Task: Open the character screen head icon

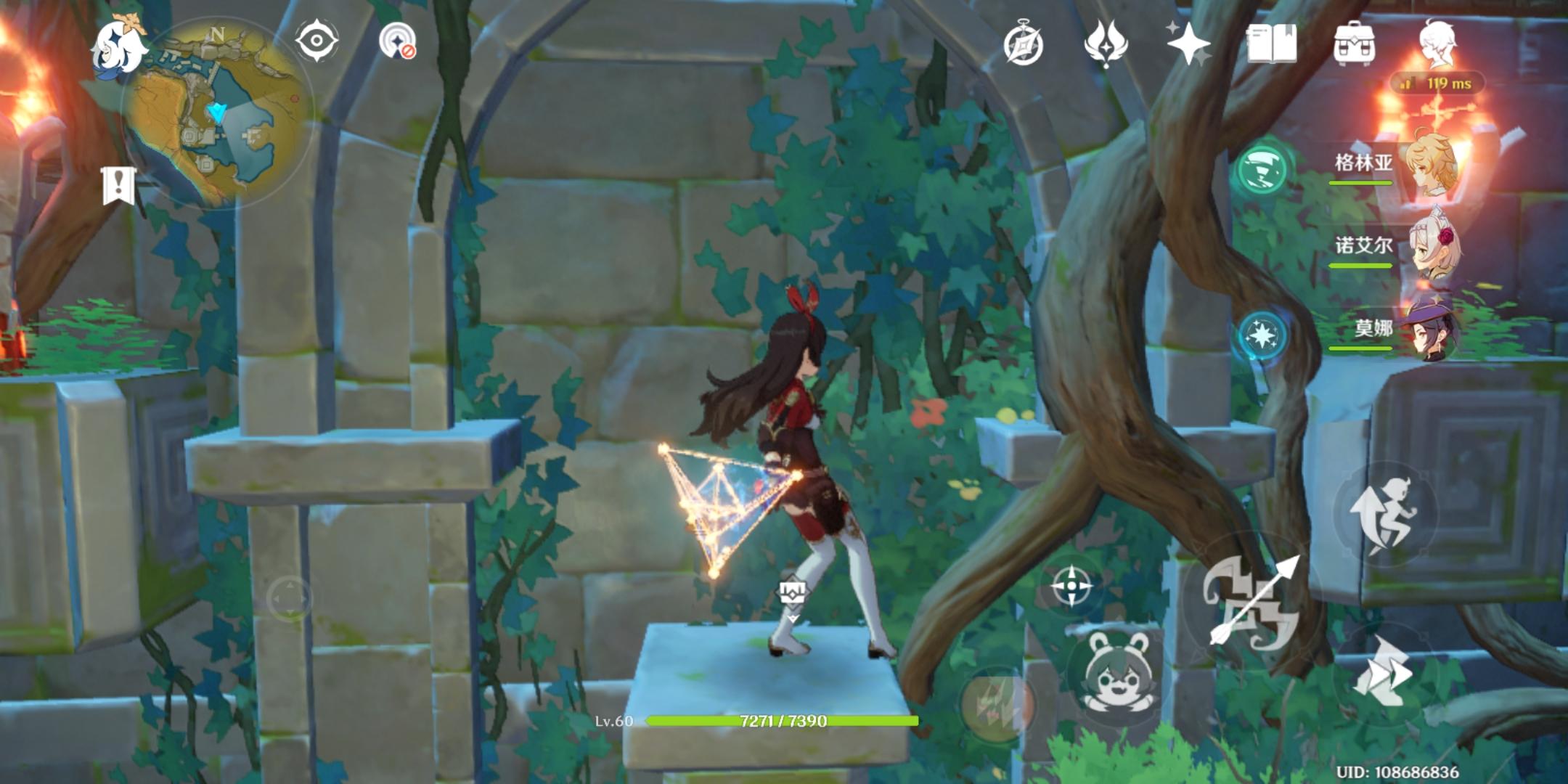Action: click(x=1437, y=44)
